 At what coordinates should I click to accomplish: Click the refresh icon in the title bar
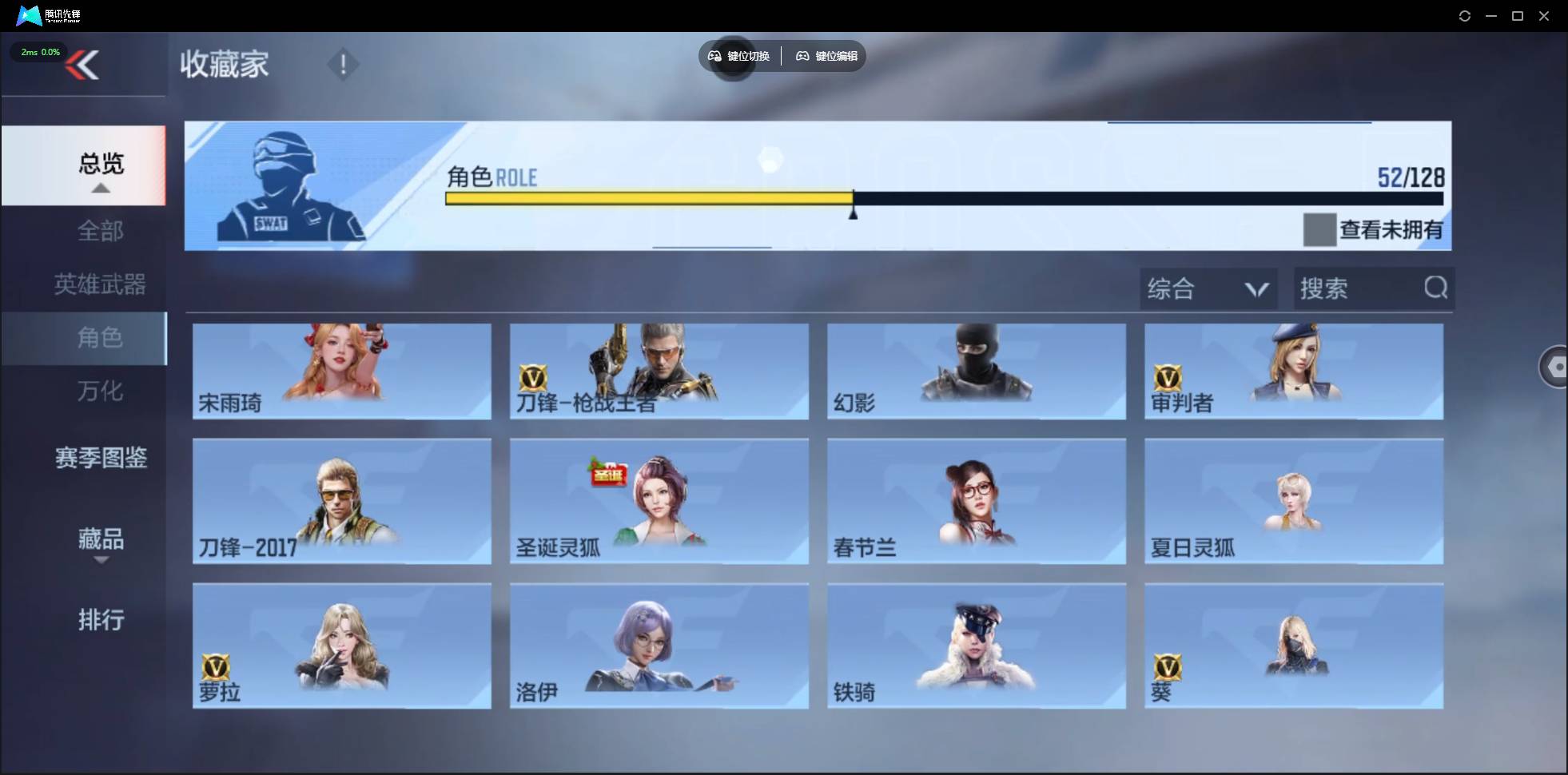click(1465, 15)
